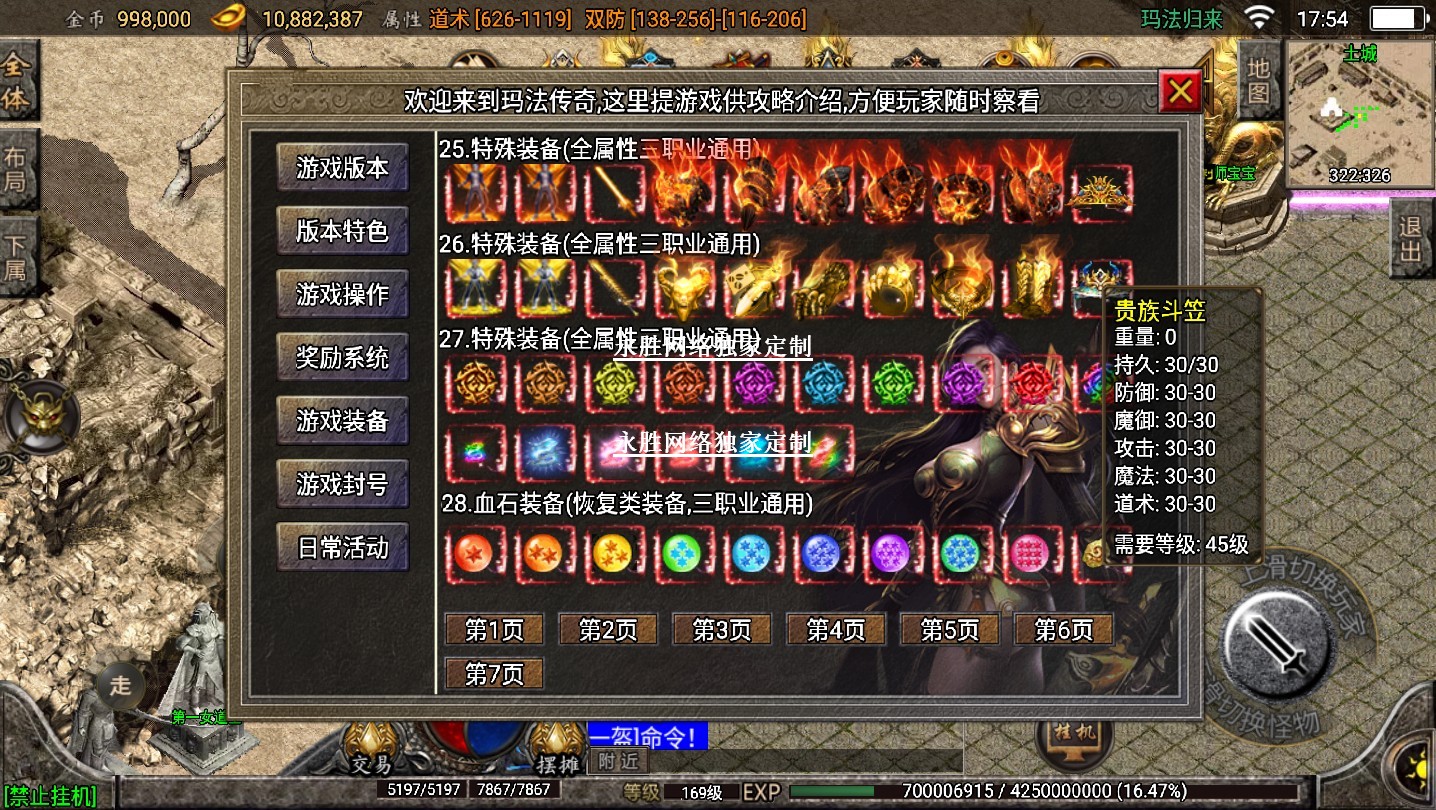Screen dimensions: 1436x810
Task: Go to page 第1页
Action: [x=494, y=630]
